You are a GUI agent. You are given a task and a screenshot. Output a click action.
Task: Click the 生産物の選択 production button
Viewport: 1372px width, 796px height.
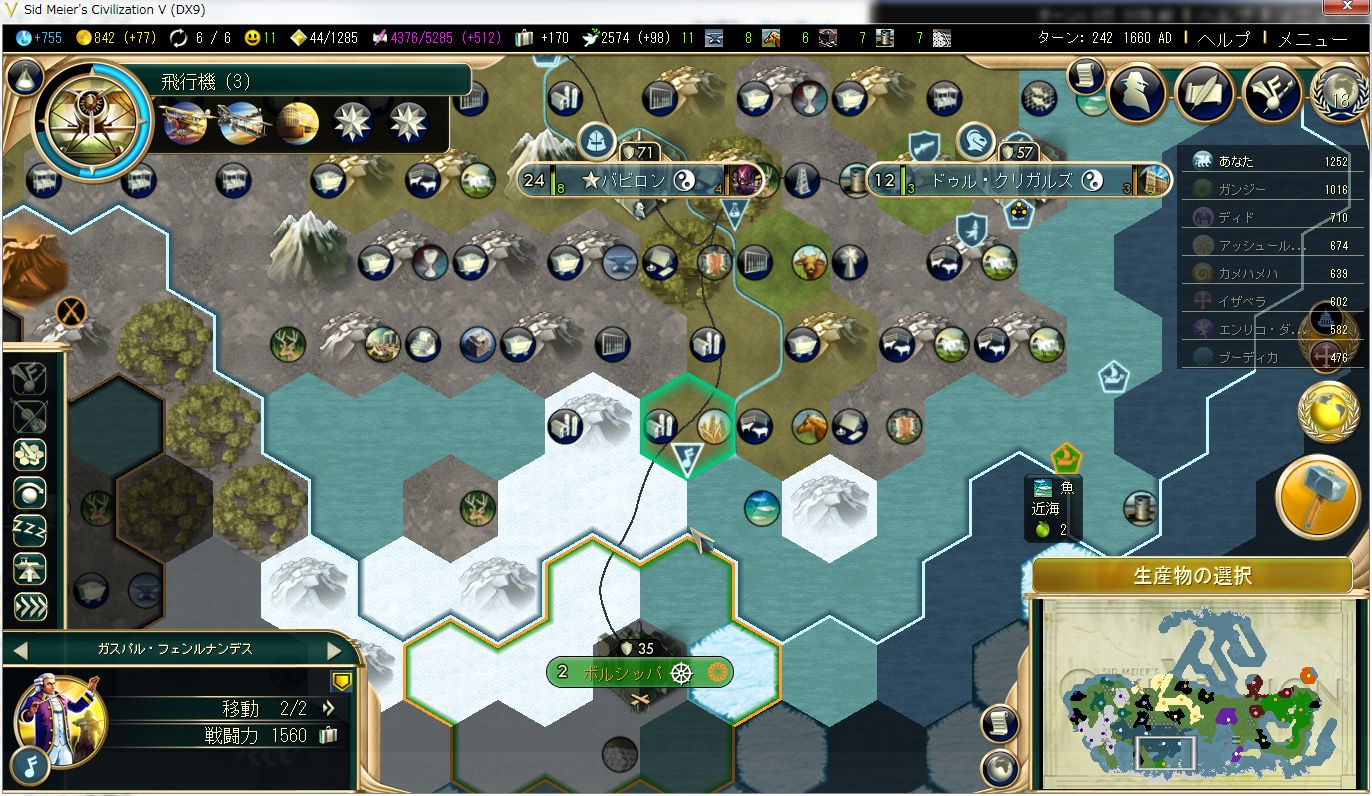click(x=1192, y=577)
